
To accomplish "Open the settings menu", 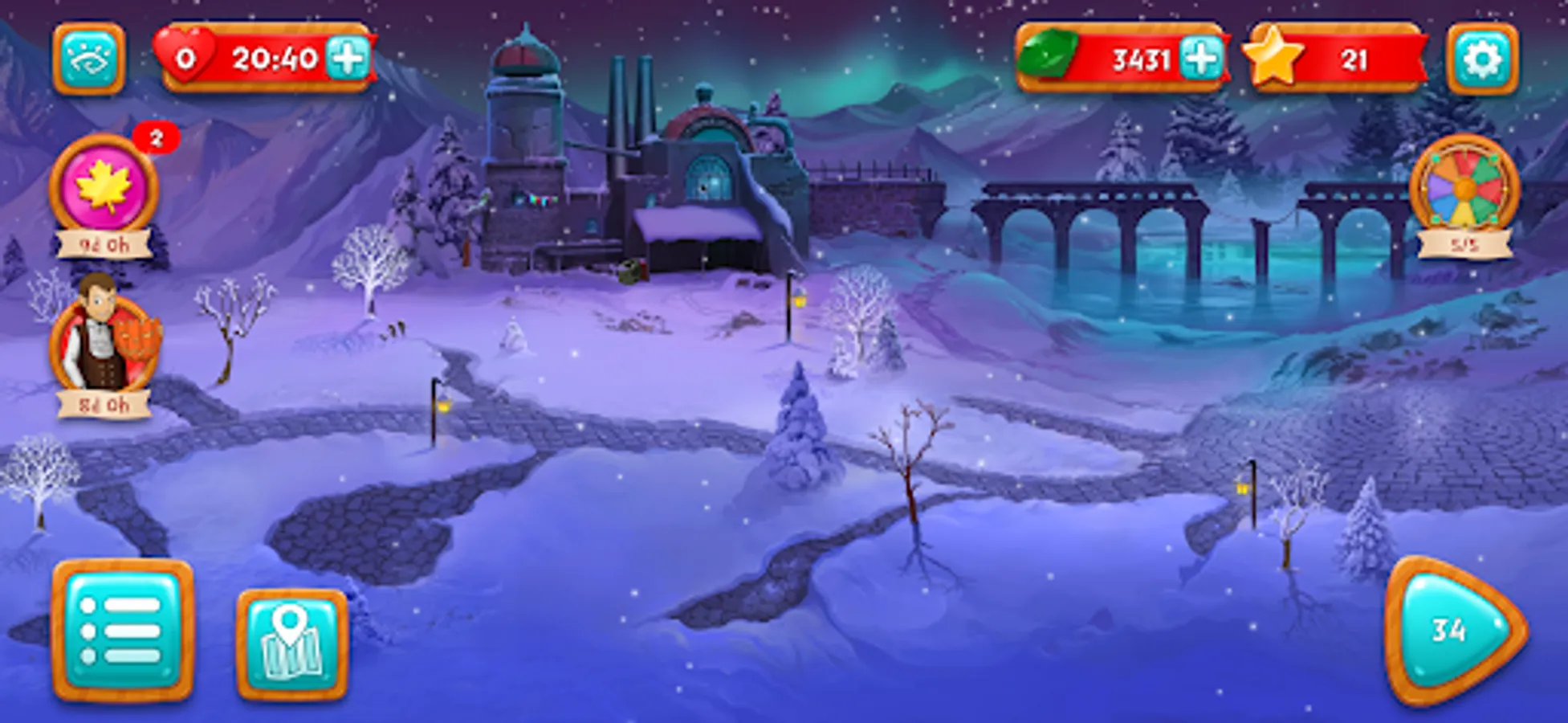I will point(1484,59).
